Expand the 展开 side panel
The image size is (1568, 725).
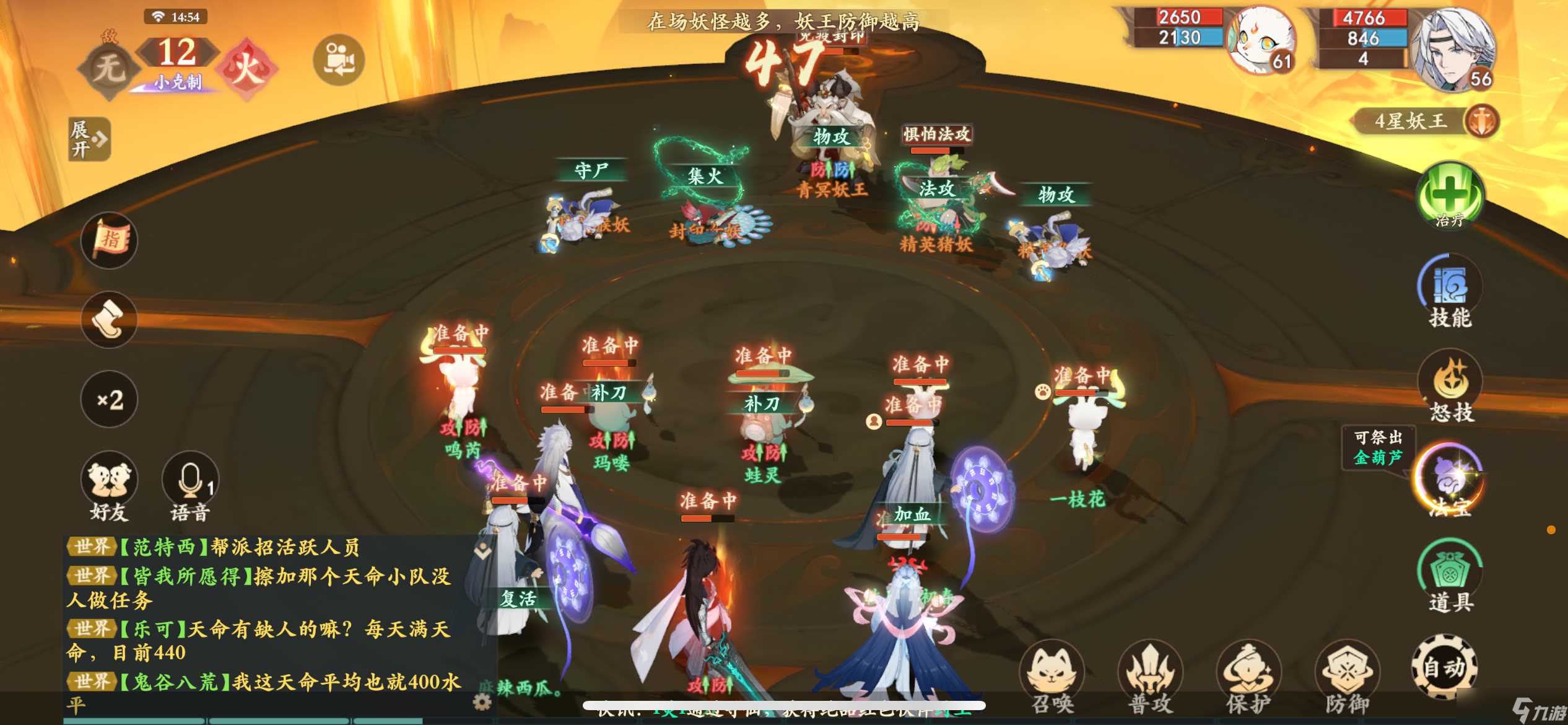(x=89, y=139)
